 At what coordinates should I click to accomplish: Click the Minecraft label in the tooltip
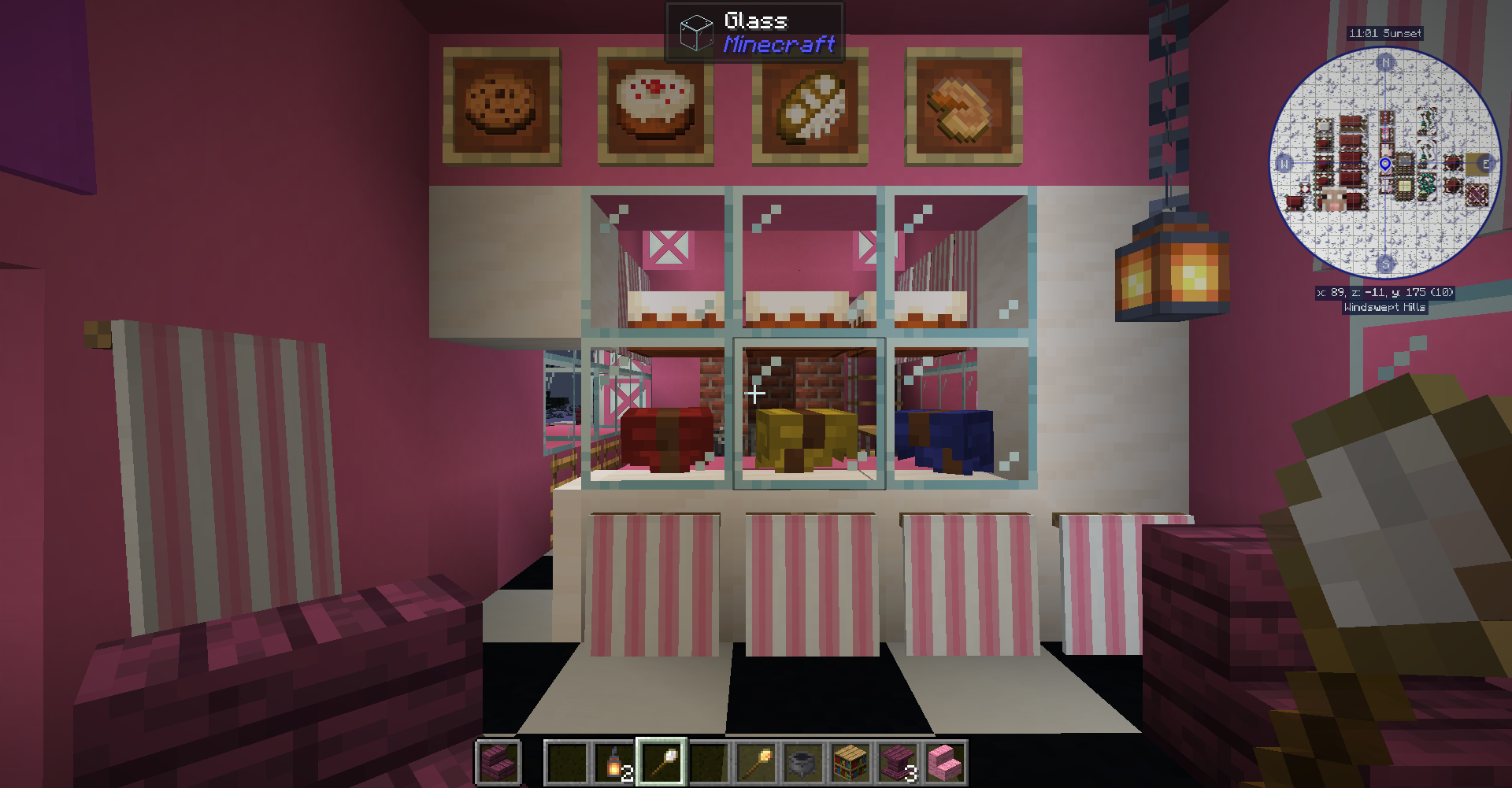click(777, 46)
